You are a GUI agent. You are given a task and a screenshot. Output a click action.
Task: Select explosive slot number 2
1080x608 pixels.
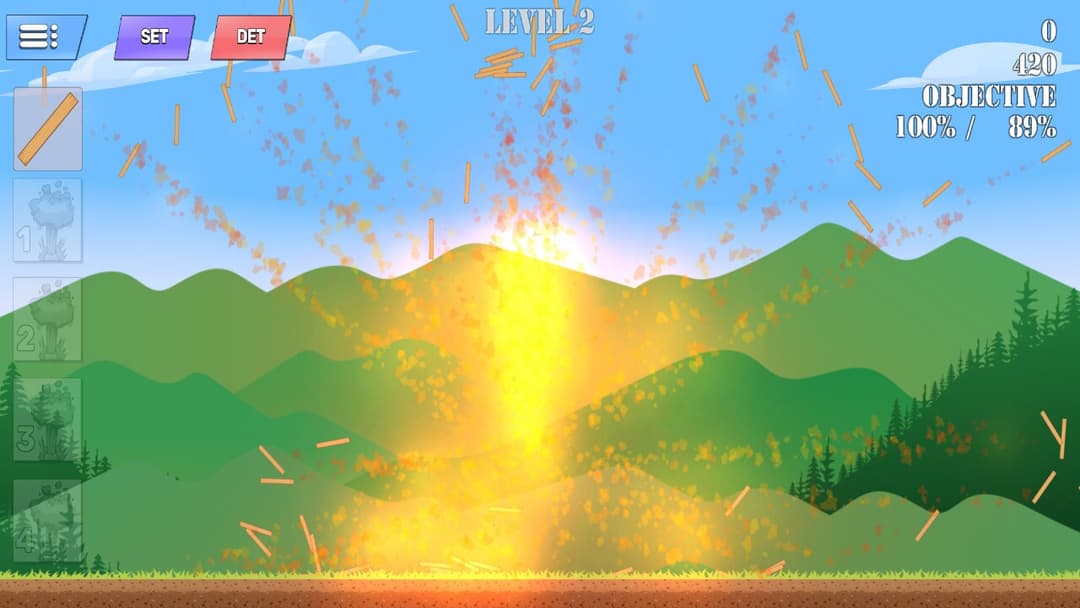(x=48, y=320)
